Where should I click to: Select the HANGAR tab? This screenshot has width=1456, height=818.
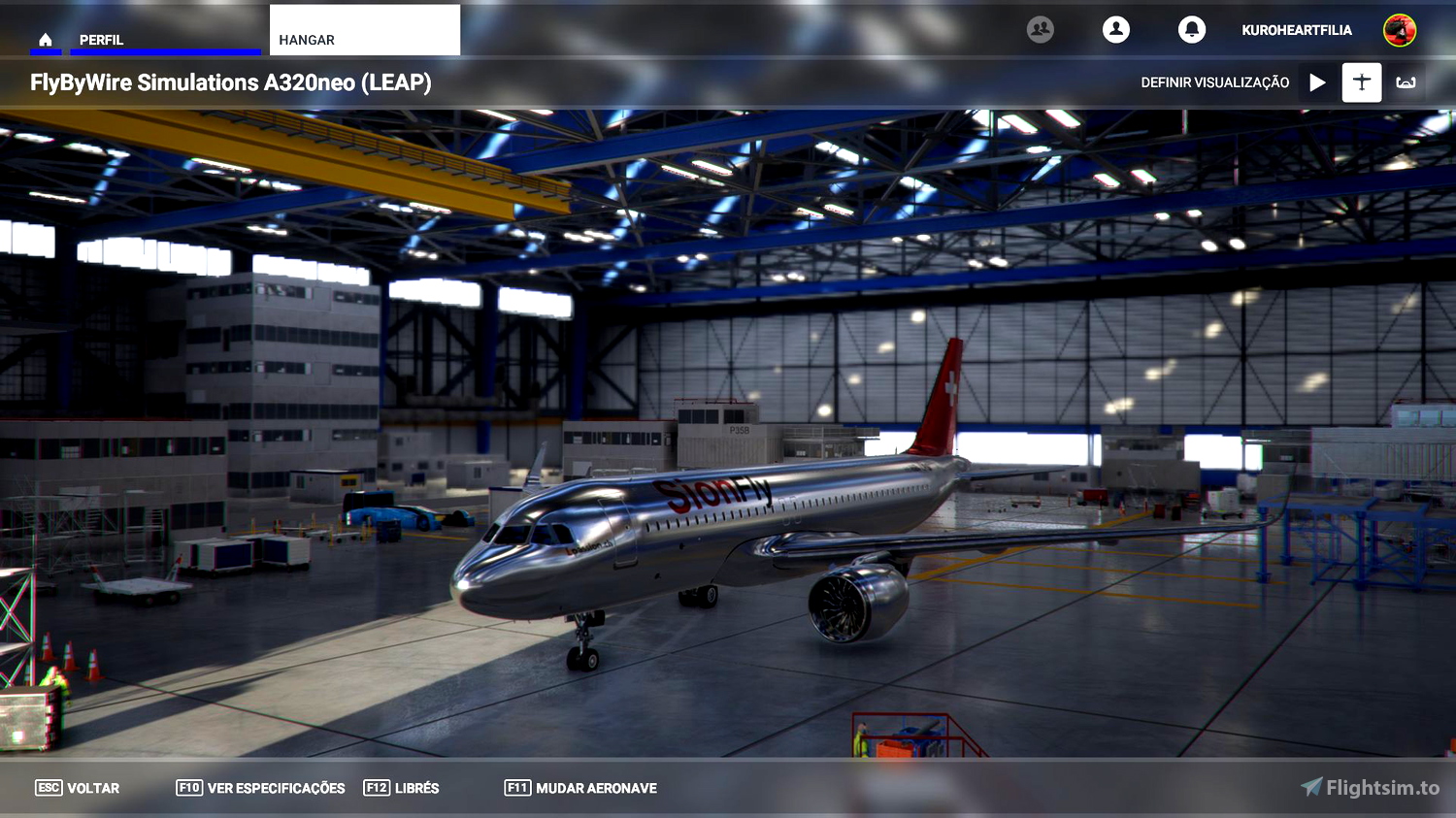point(307,39)
